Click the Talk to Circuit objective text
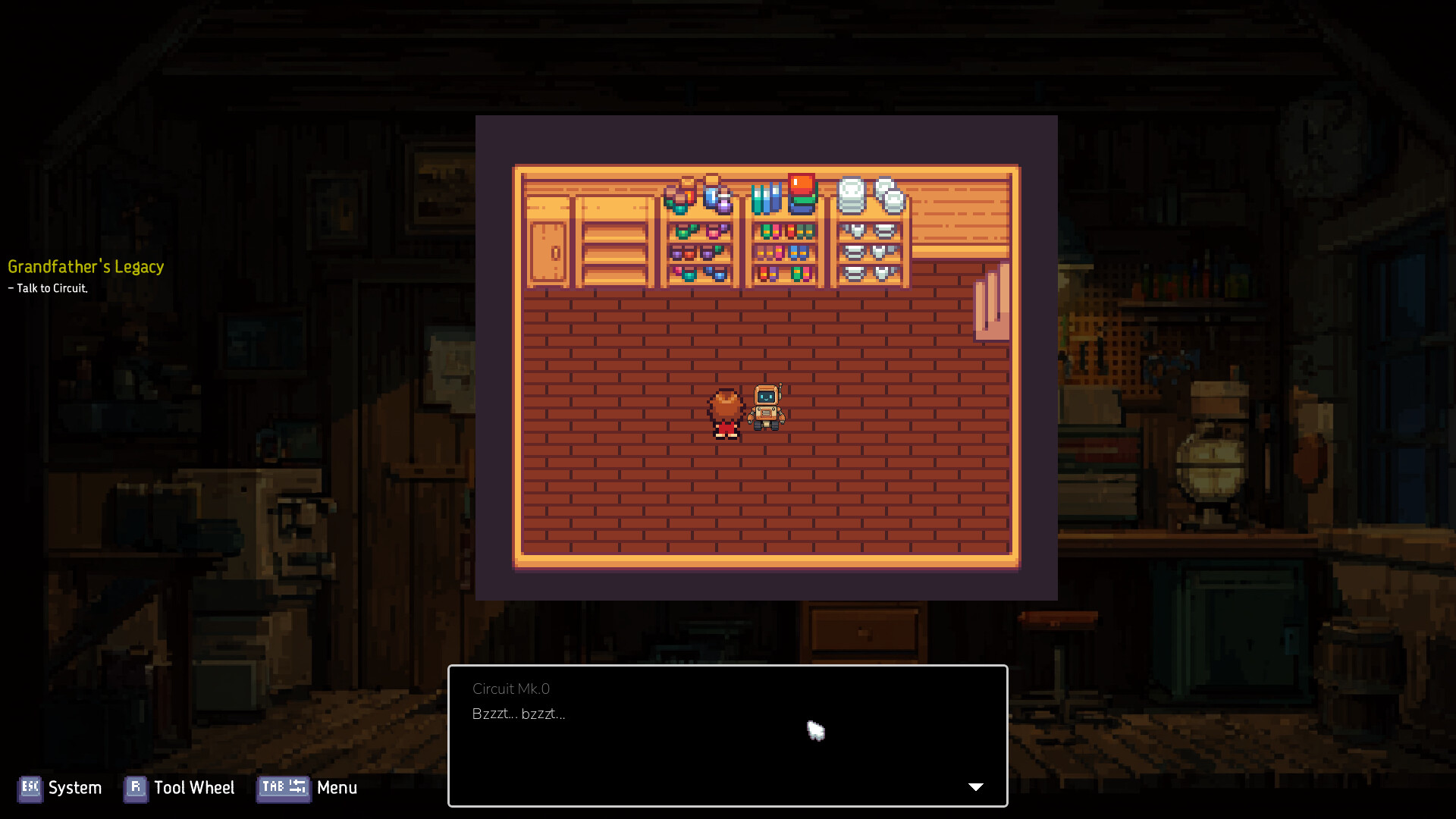Image resolution: width=1456 pixels, height=819 pixels. (48, 288)
